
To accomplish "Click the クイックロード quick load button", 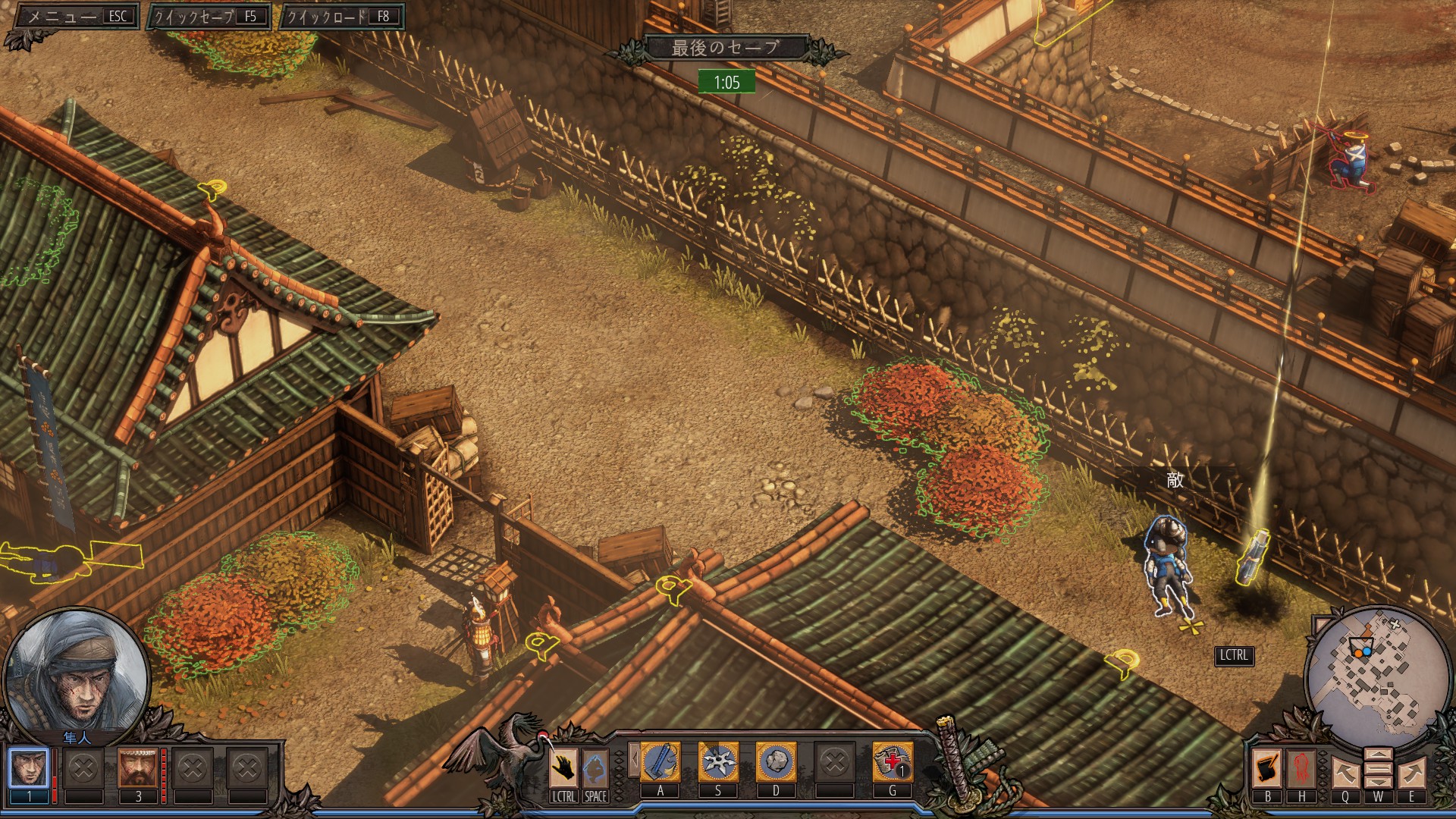I will 341,16.
